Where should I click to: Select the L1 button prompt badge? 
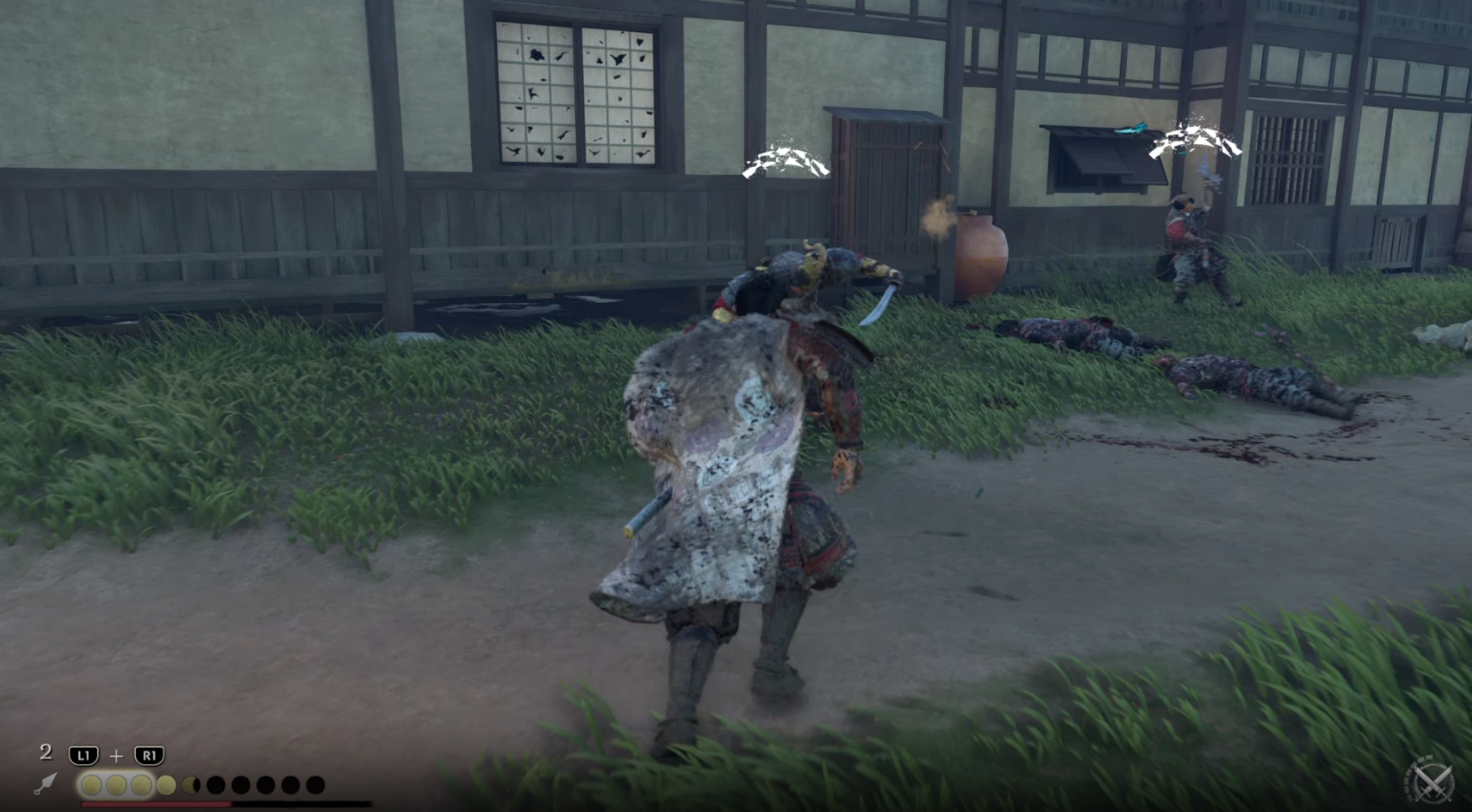coord(83,754)
